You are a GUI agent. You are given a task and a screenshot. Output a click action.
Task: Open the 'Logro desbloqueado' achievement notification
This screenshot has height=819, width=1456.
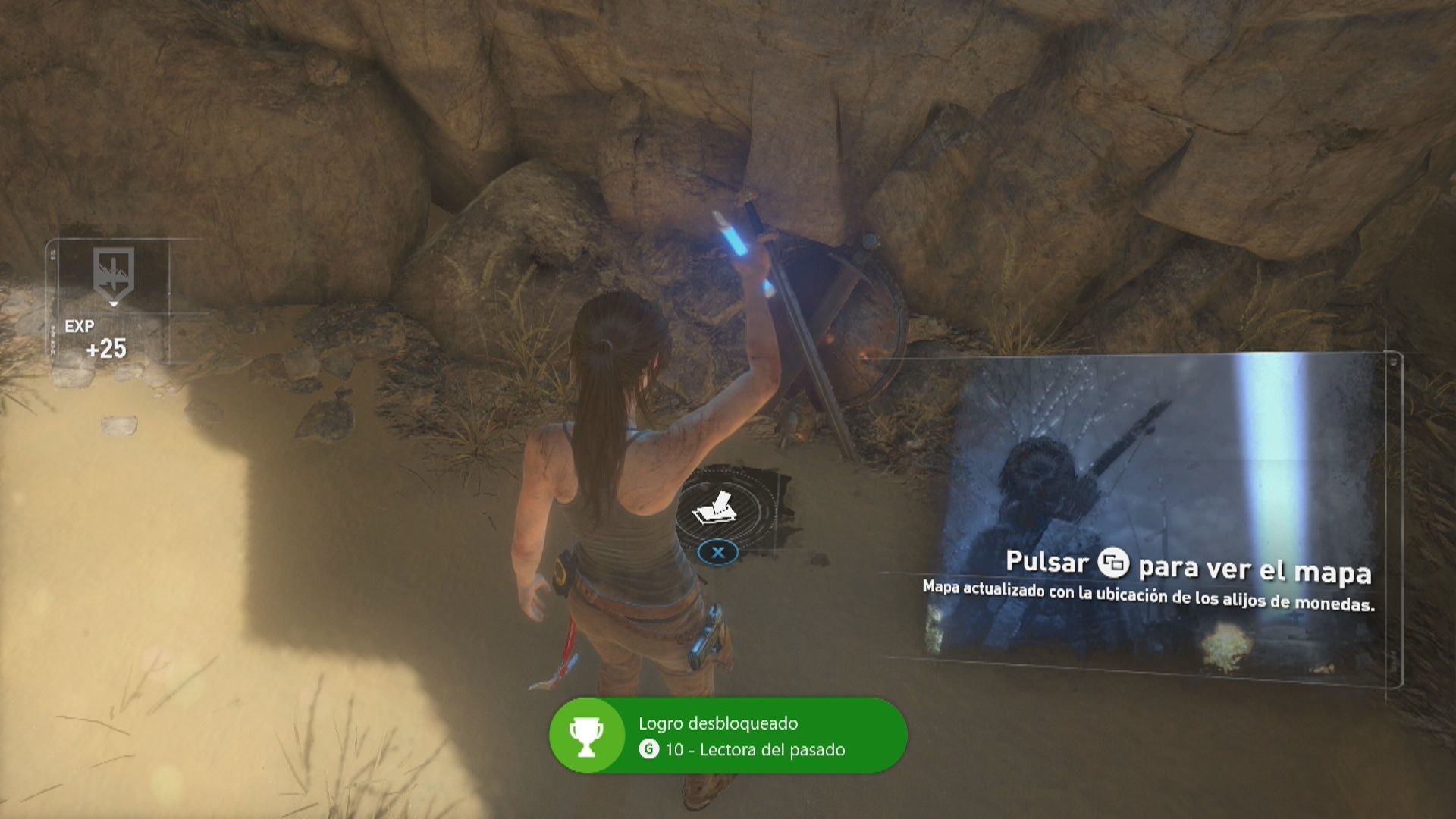point(728,736)
